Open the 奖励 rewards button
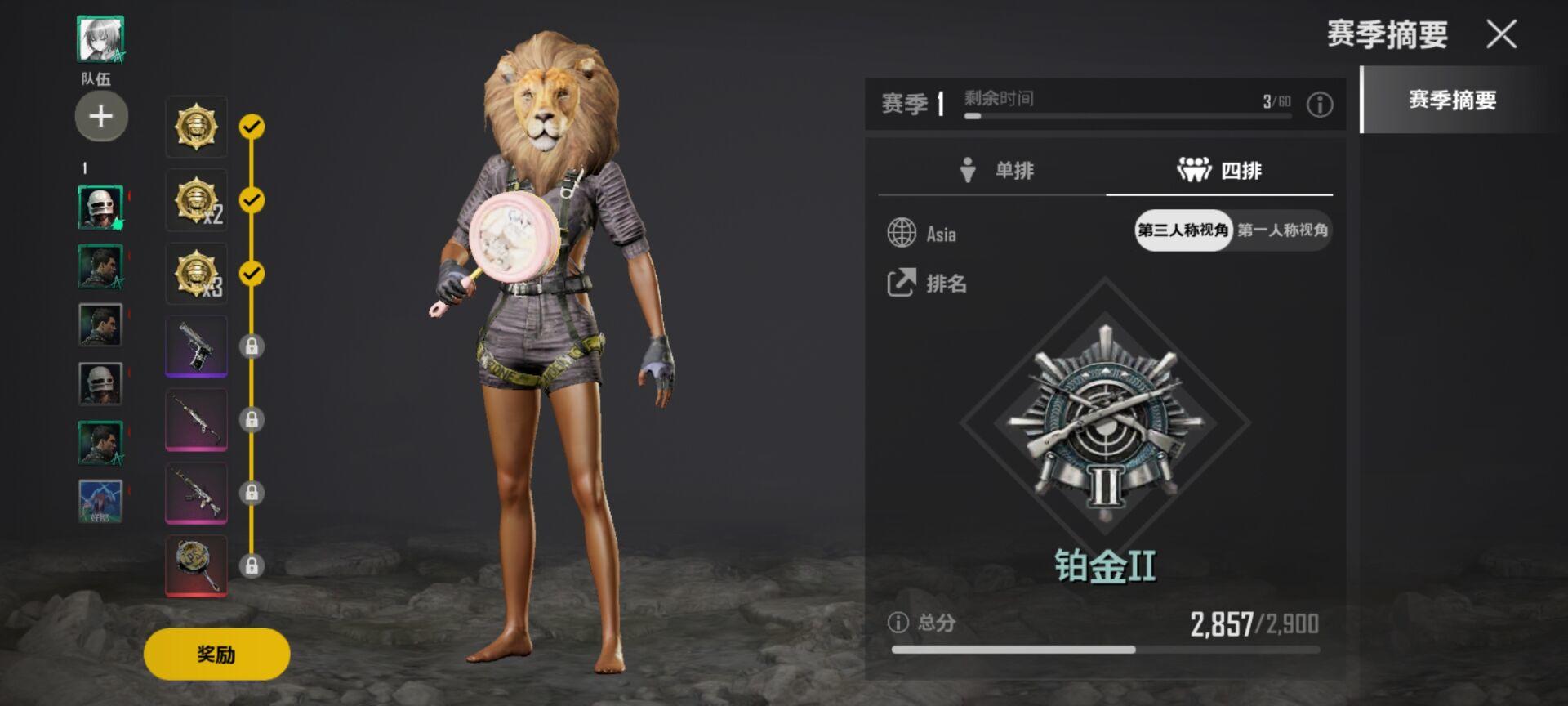 pos(216,654)
